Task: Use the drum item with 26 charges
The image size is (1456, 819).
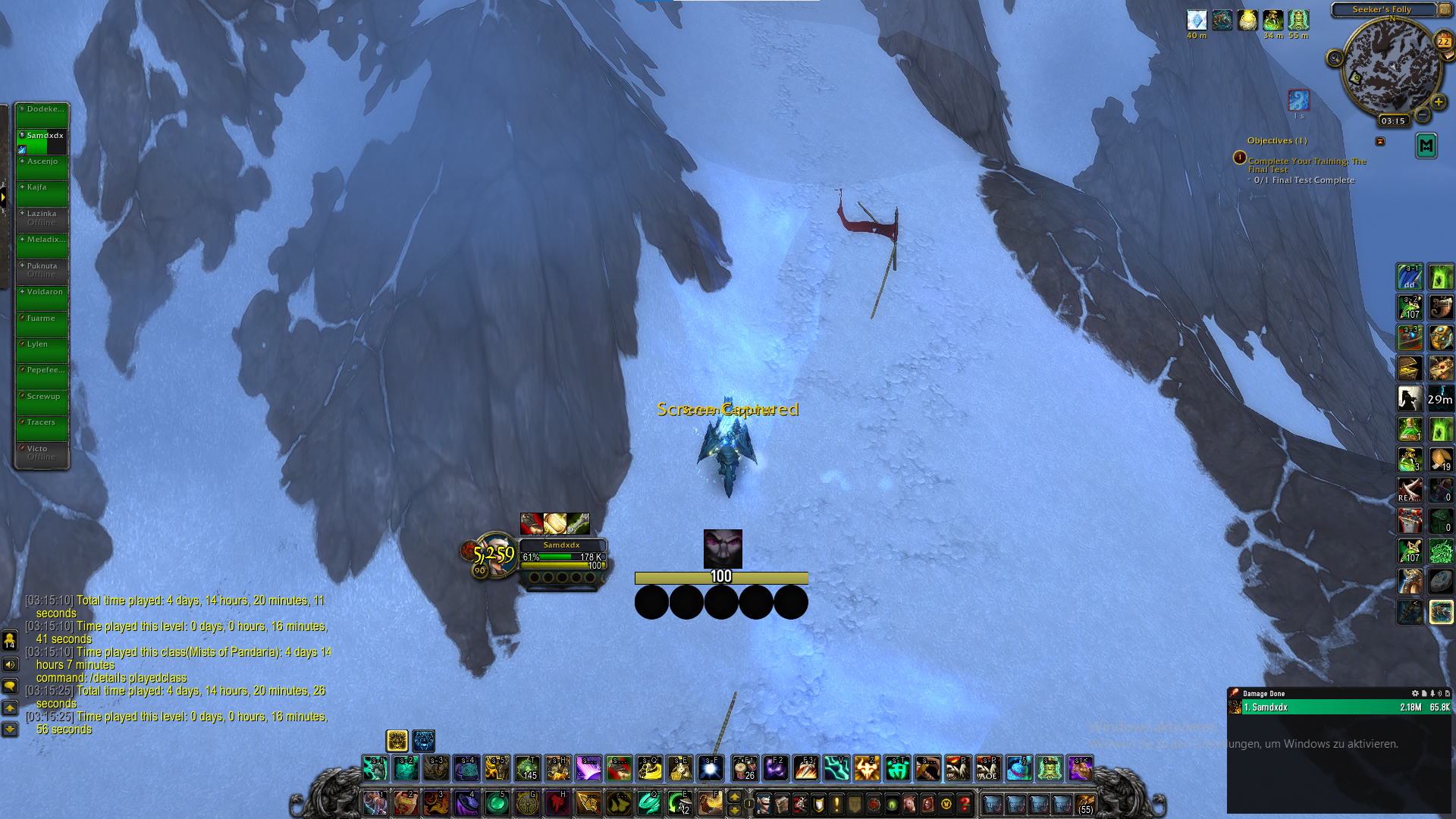Action: tap(745, 769)
